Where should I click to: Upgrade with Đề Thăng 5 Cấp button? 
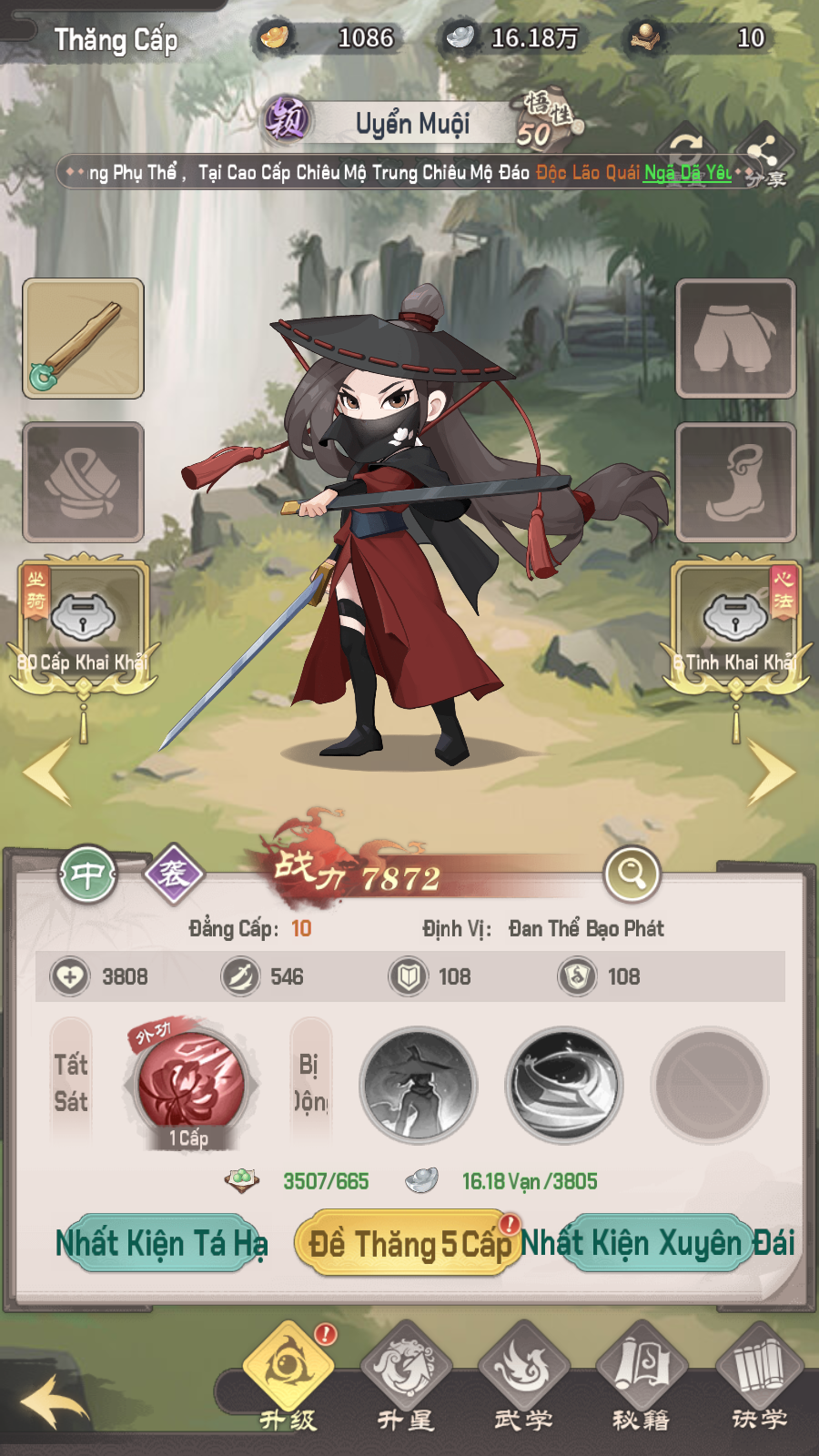coord(409,1243)
